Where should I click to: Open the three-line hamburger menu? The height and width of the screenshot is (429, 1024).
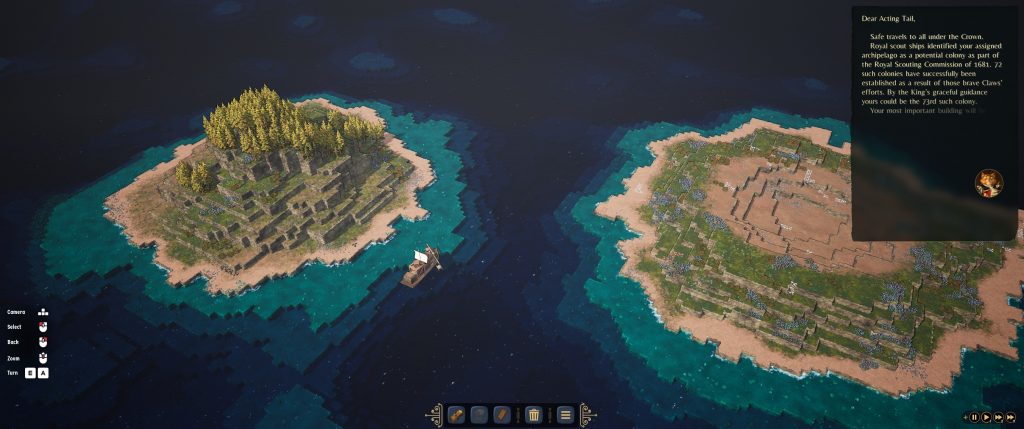[565, 414]
